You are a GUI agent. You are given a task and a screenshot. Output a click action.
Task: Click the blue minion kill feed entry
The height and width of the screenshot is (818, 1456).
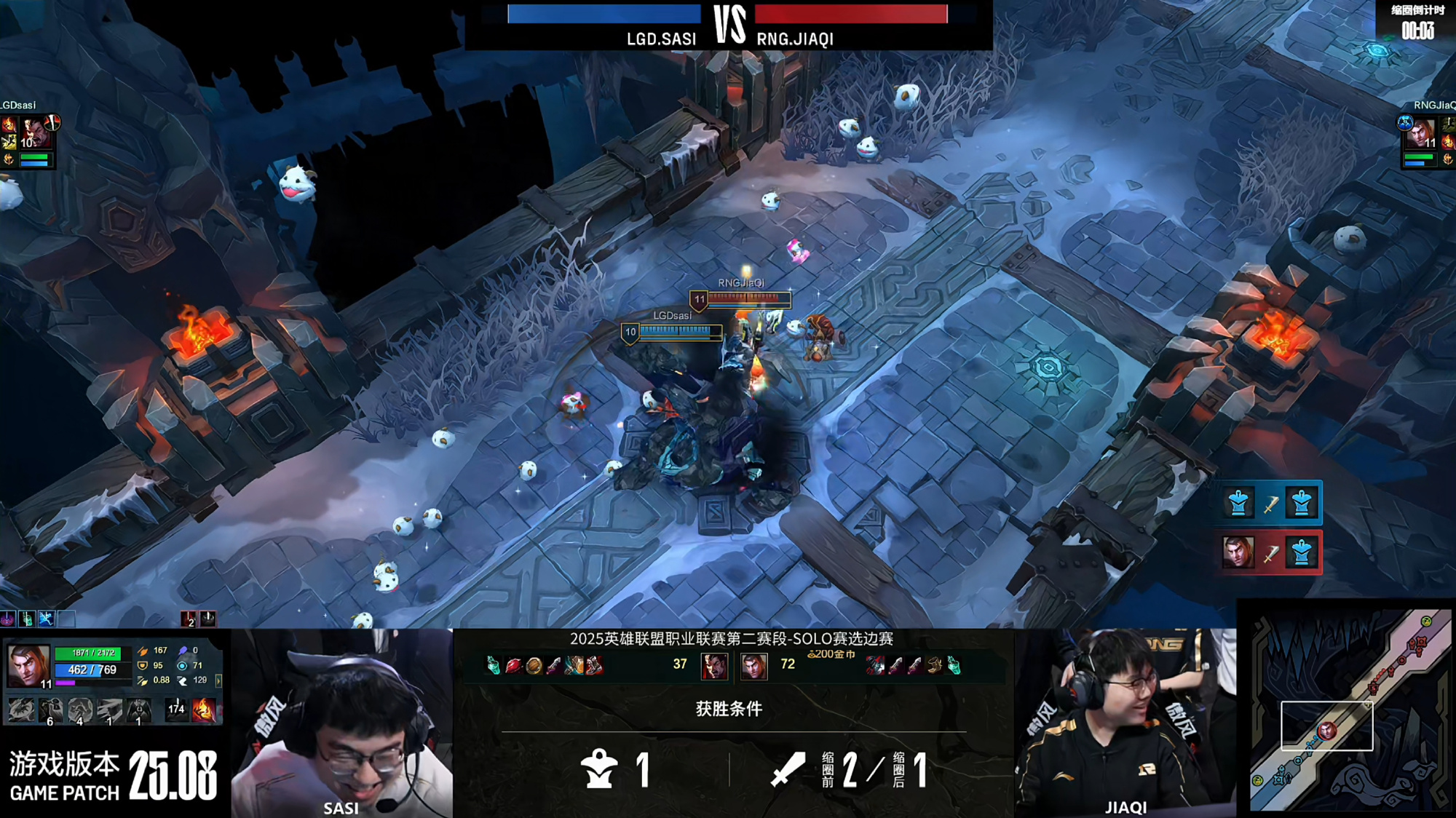click(x=1270, y=503)
